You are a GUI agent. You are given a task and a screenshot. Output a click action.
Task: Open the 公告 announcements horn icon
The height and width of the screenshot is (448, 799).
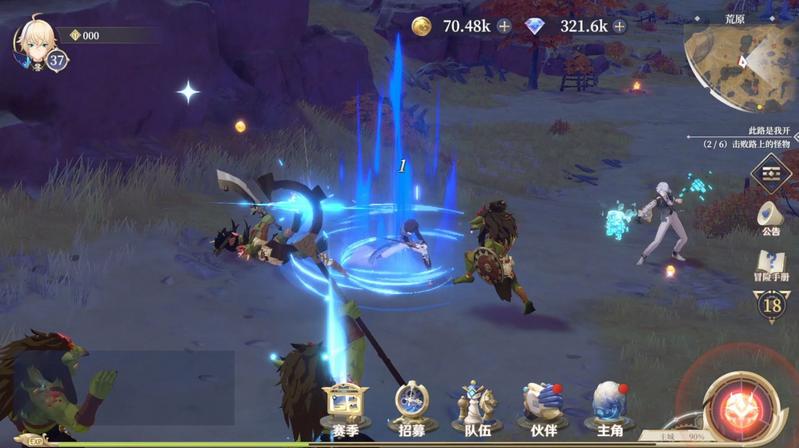(x=771, y=216)
